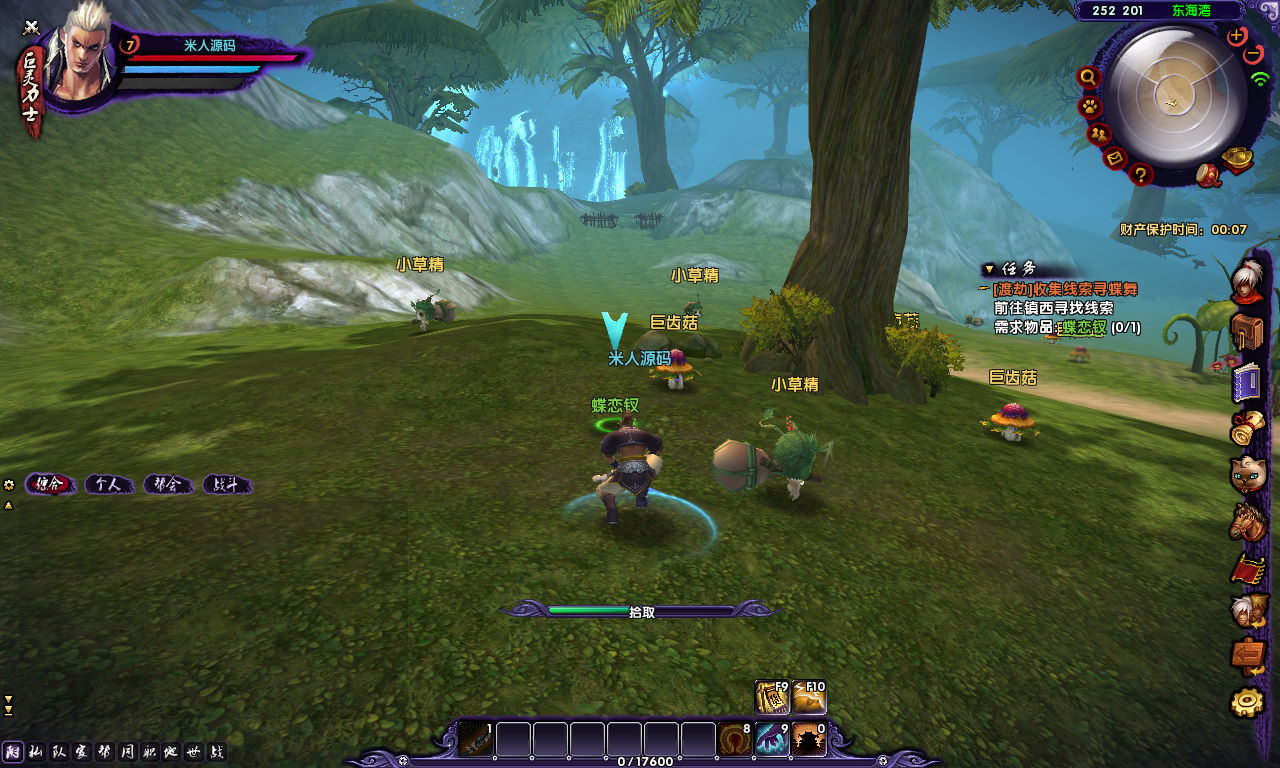Open the gold ingot shop icon
1280x768 pixels.
point(1238,160)
